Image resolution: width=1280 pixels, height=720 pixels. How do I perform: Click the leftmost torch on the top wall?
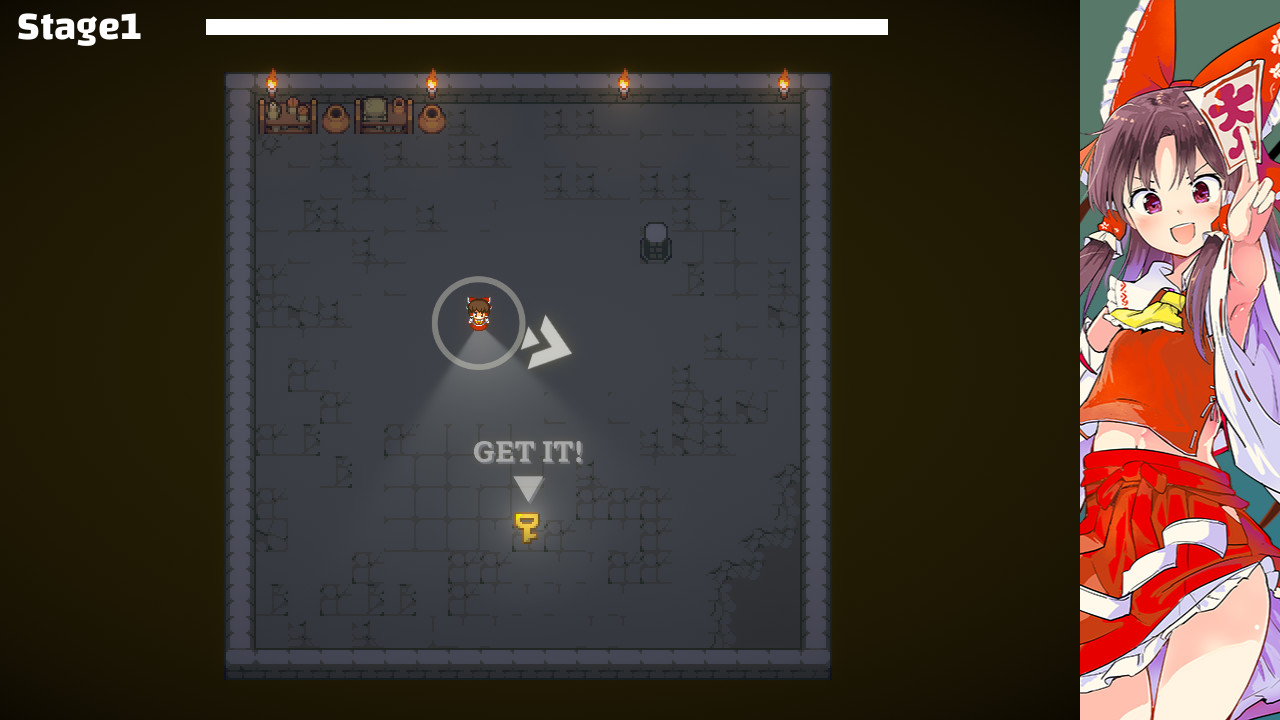[x=272, y=82]
